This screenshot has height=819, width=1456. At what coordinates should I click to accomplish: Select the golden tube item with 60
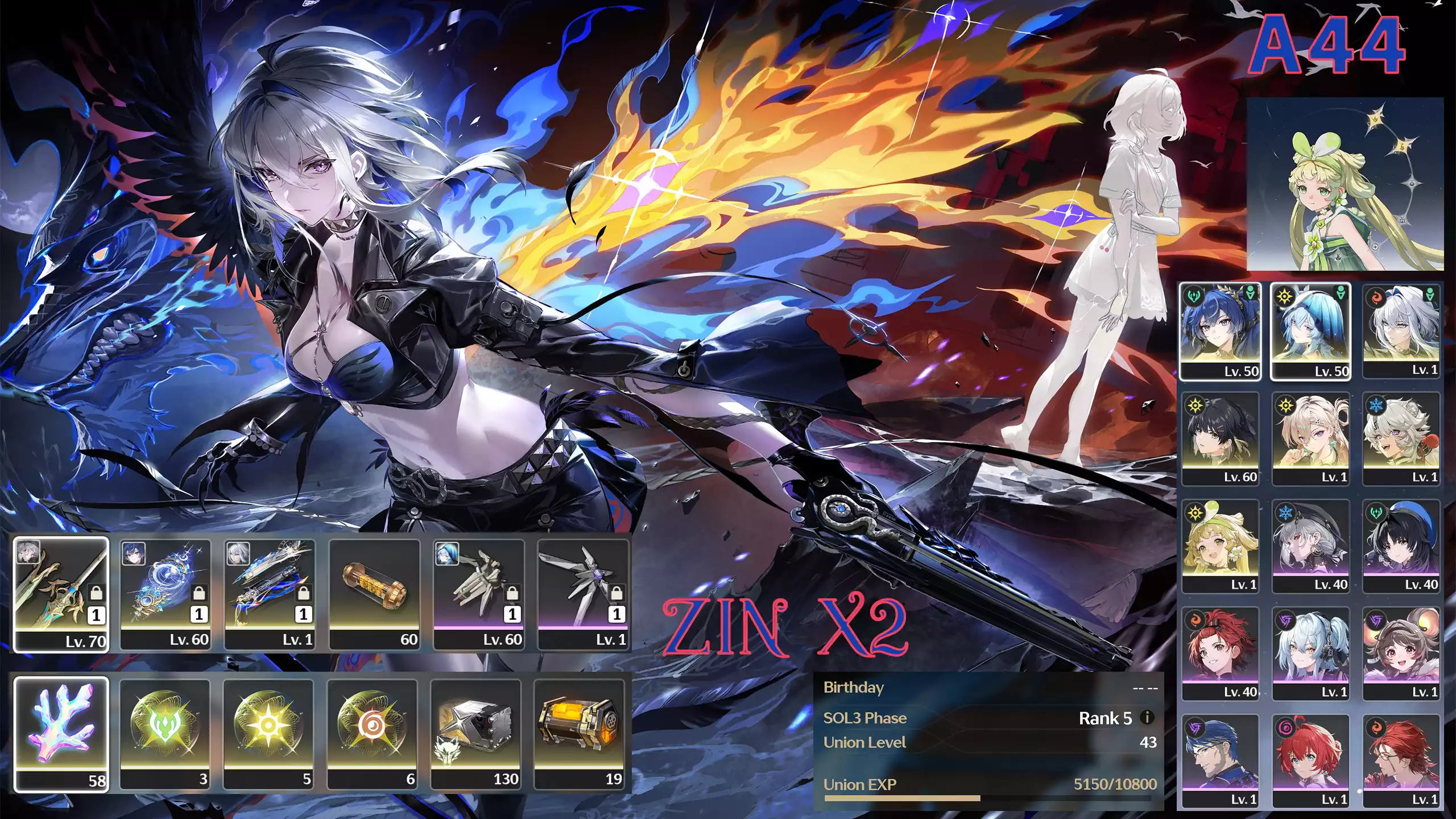374,594
